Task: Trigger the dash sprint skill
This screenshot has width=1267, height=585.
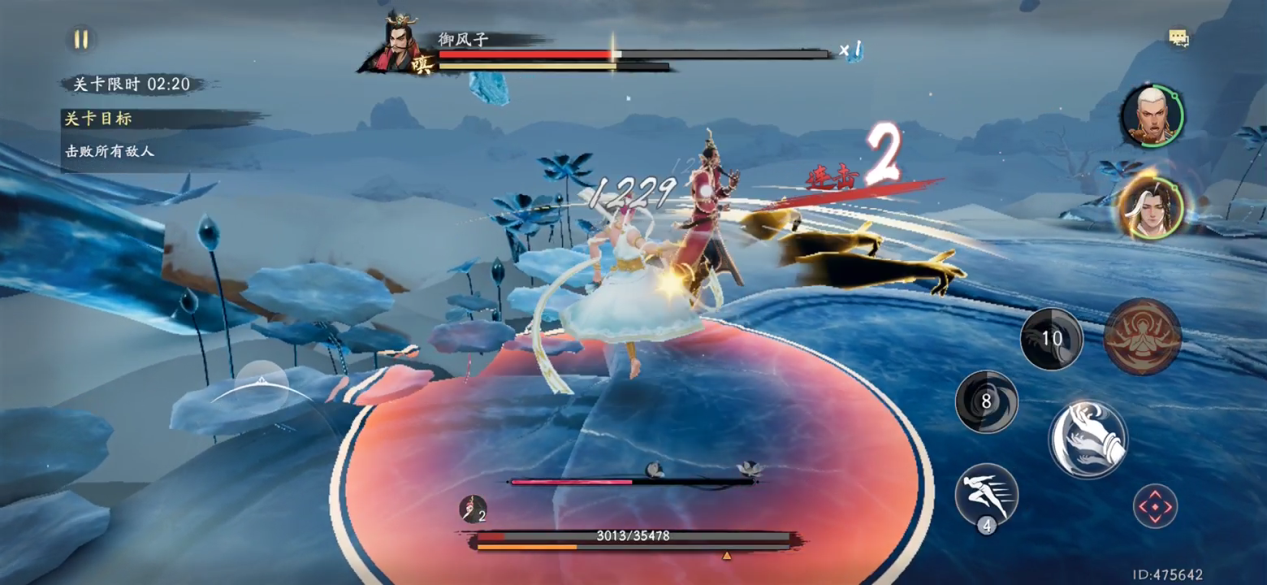Action: [986, 494]
